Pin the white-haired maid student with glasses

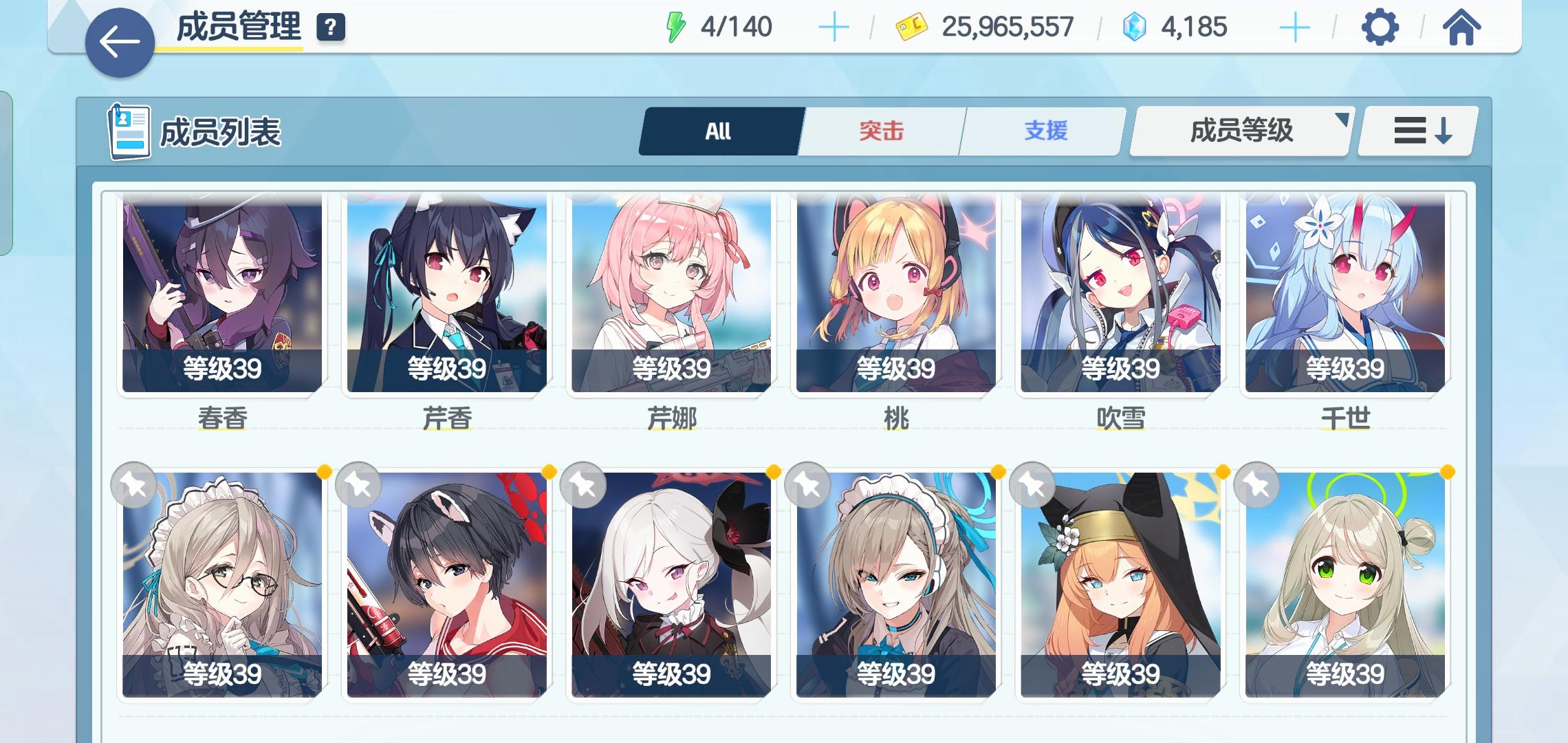point(134,485)
